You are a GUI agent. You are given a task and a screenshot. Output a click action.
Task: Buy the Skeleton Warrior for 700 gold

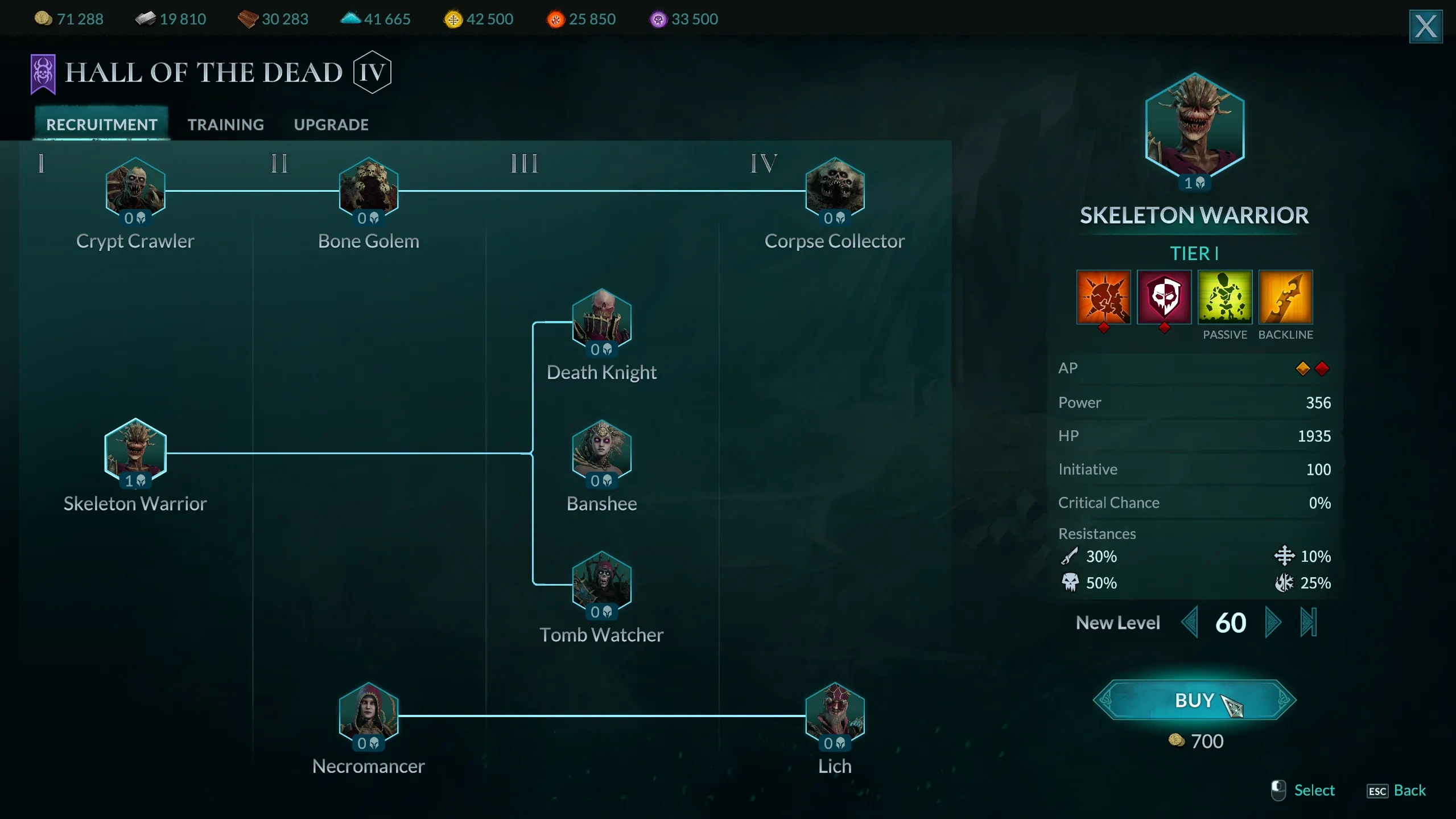click(x=1194, y=700)
